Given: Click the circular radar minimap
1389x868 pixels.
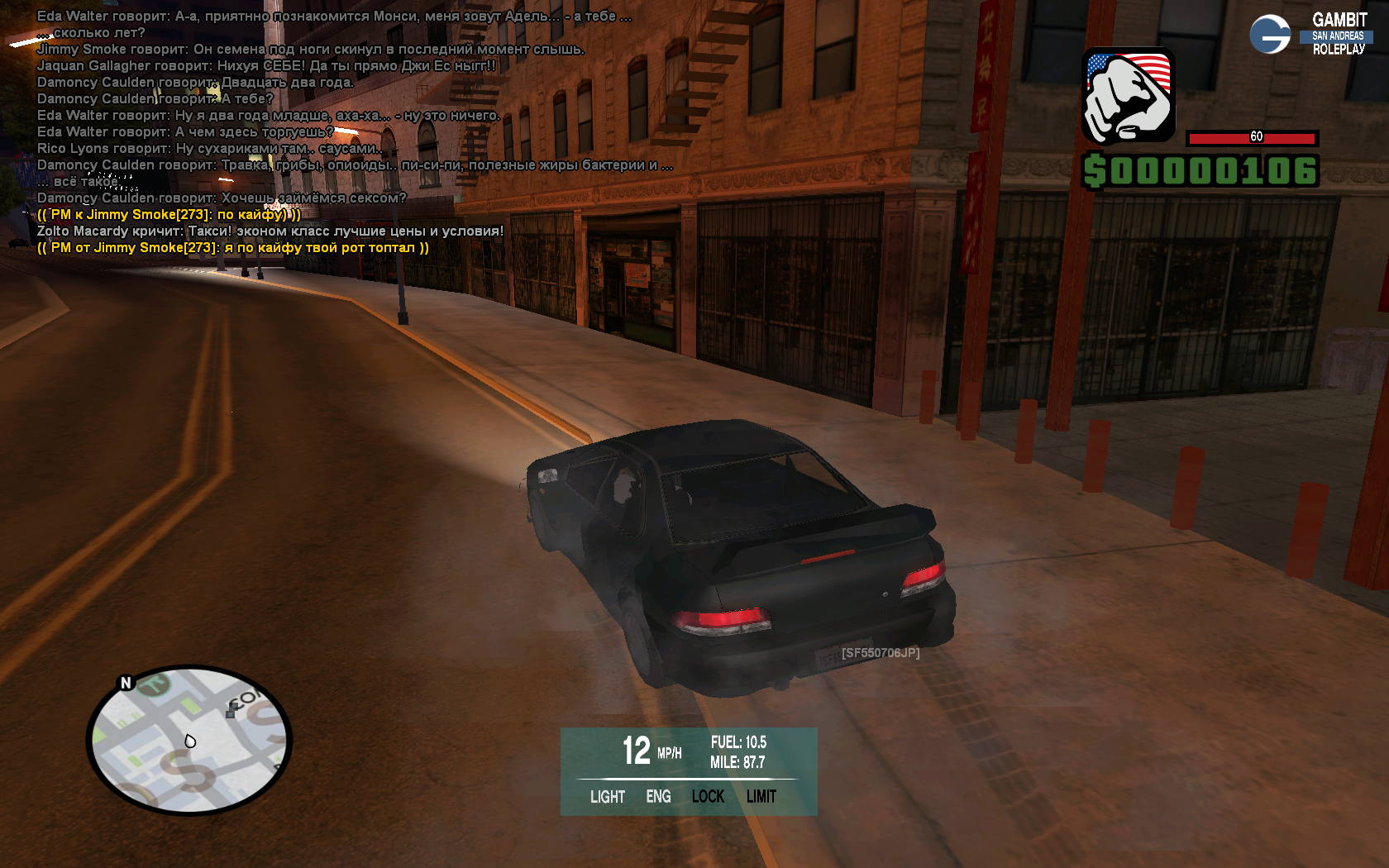Looking at the screenshot, I should click(x=189, y=739).
